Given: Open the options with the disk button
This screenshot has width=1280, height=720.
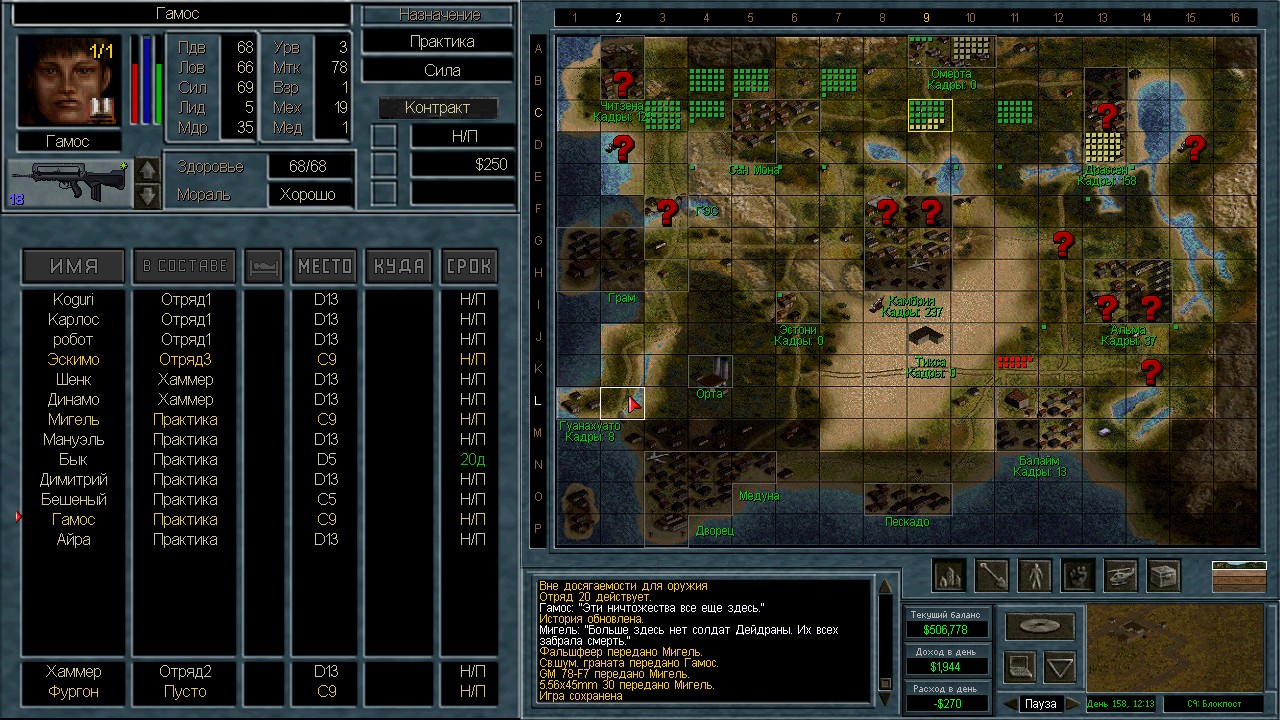Looking at the screenshot, I should point(1039,626).
